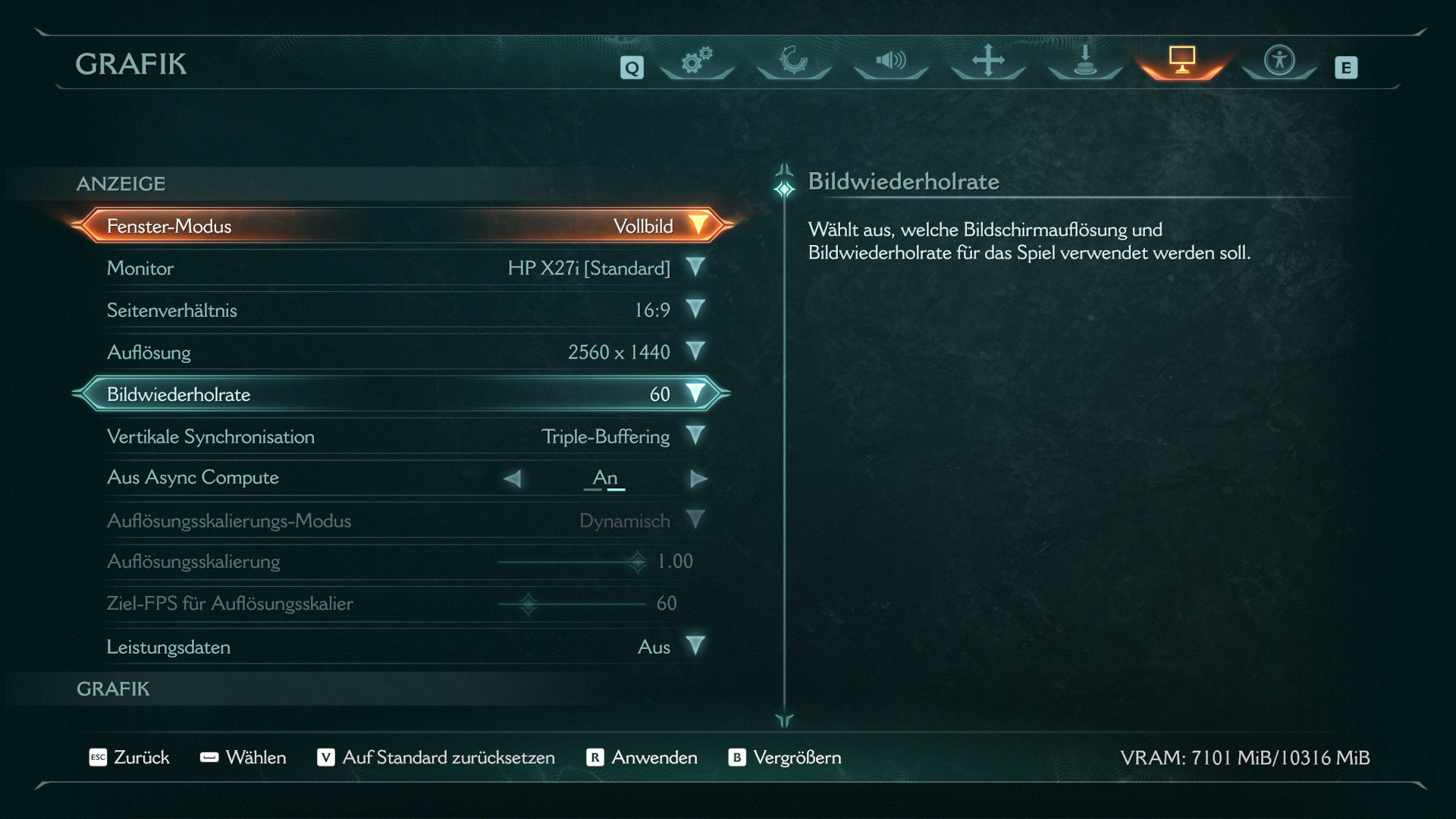Apply changes with Anwenden

642,758
